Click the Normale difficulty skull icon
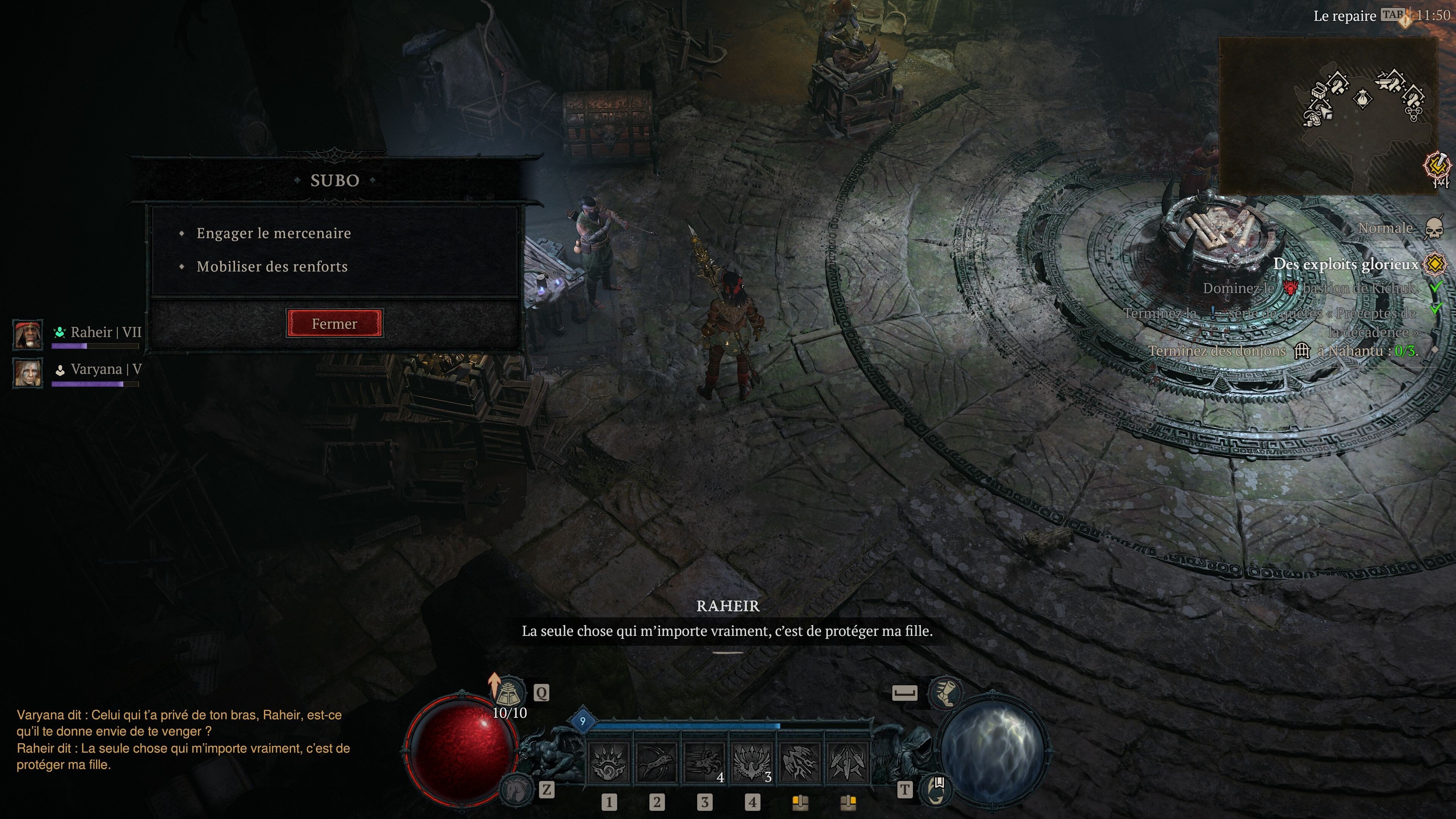Screen dimensions: 1456x819 1433,228
